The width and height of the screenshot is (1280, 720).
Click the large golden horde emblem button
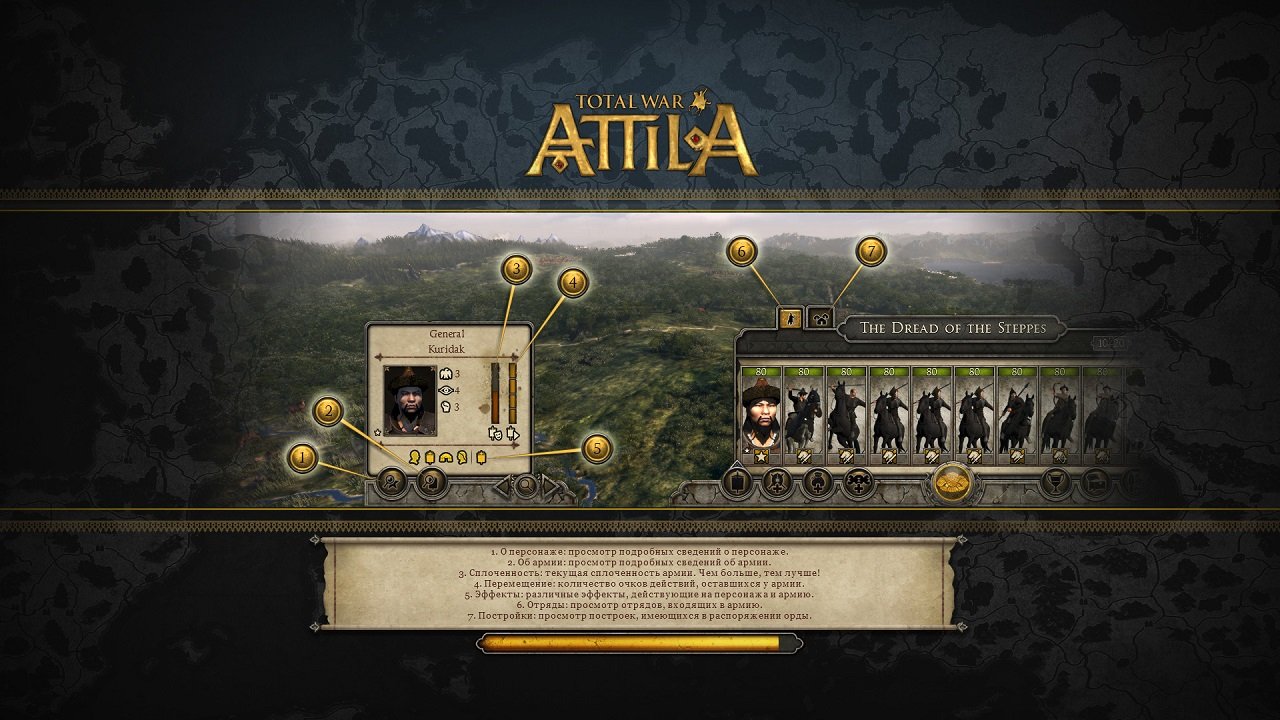point(952,483)
